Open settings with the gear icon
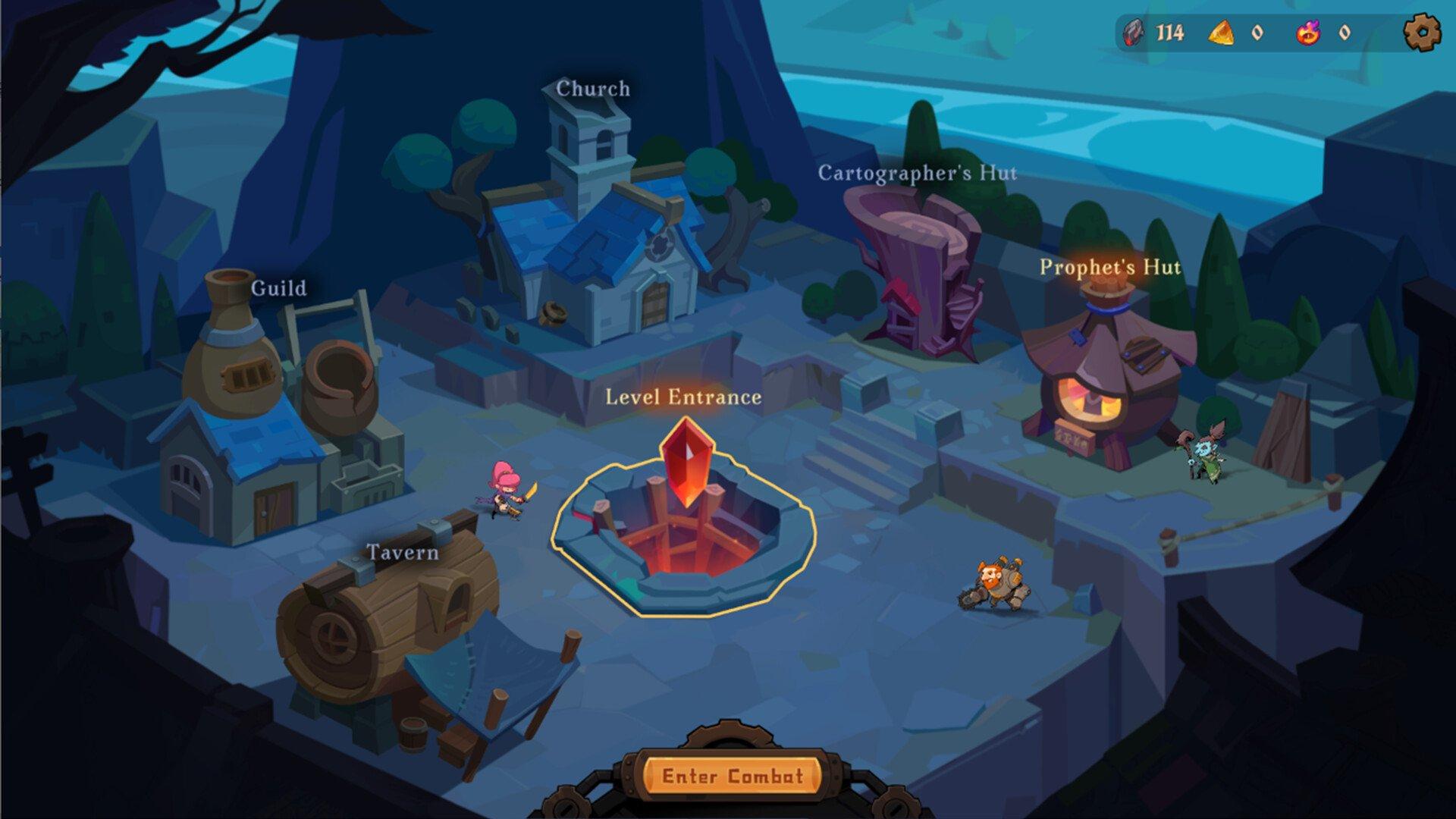The width and height of the screenshot is (1456, 819). (x=1421, y=33)
